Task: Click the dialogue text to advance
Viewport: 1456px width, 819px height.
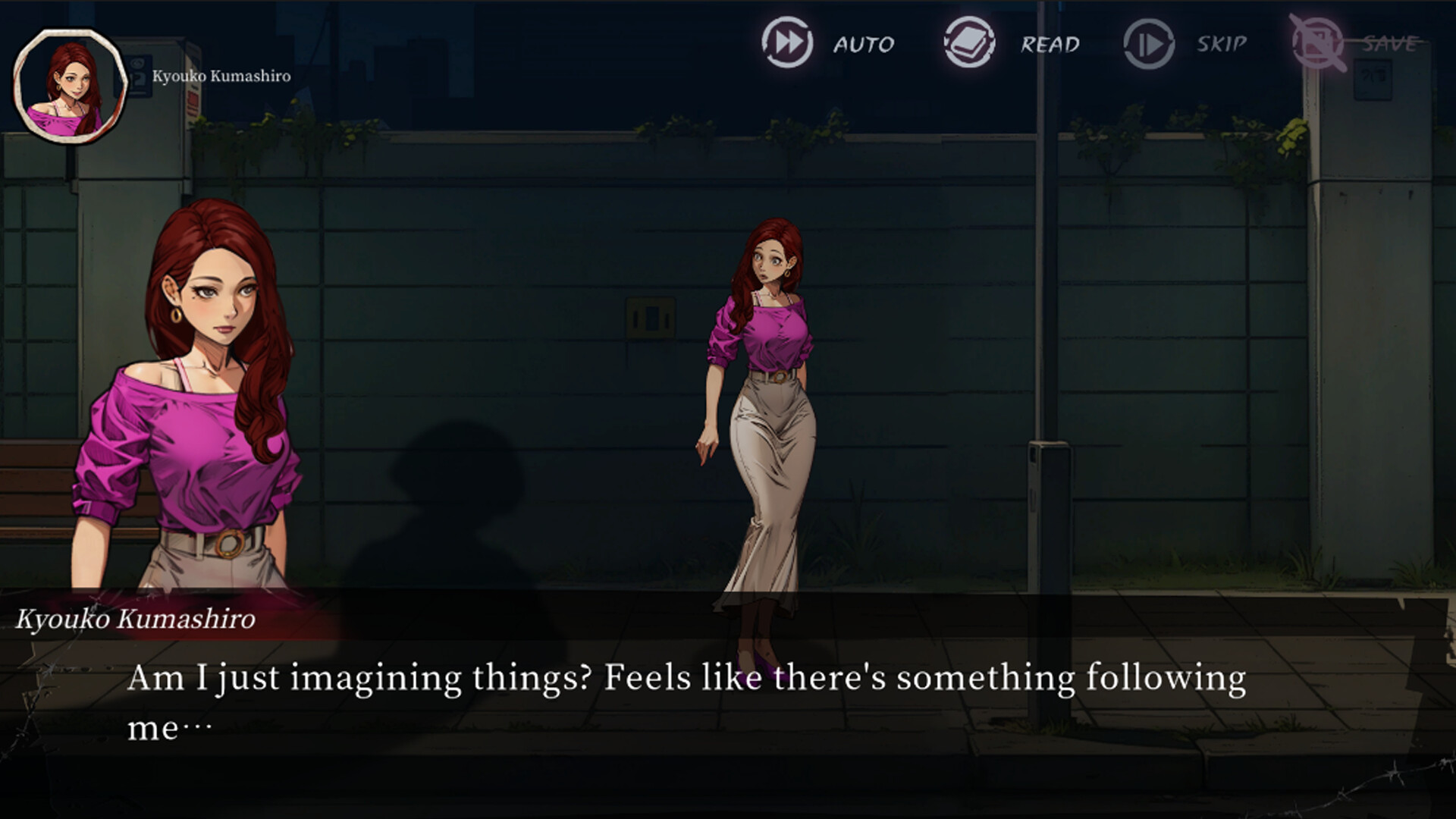Action: click(682, 694)
